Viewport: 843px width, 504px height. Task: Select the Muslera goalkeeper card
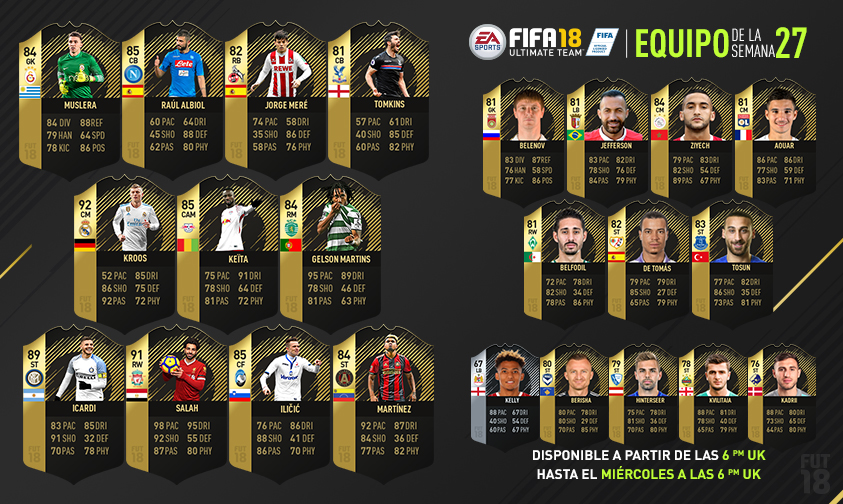point(67,98)
